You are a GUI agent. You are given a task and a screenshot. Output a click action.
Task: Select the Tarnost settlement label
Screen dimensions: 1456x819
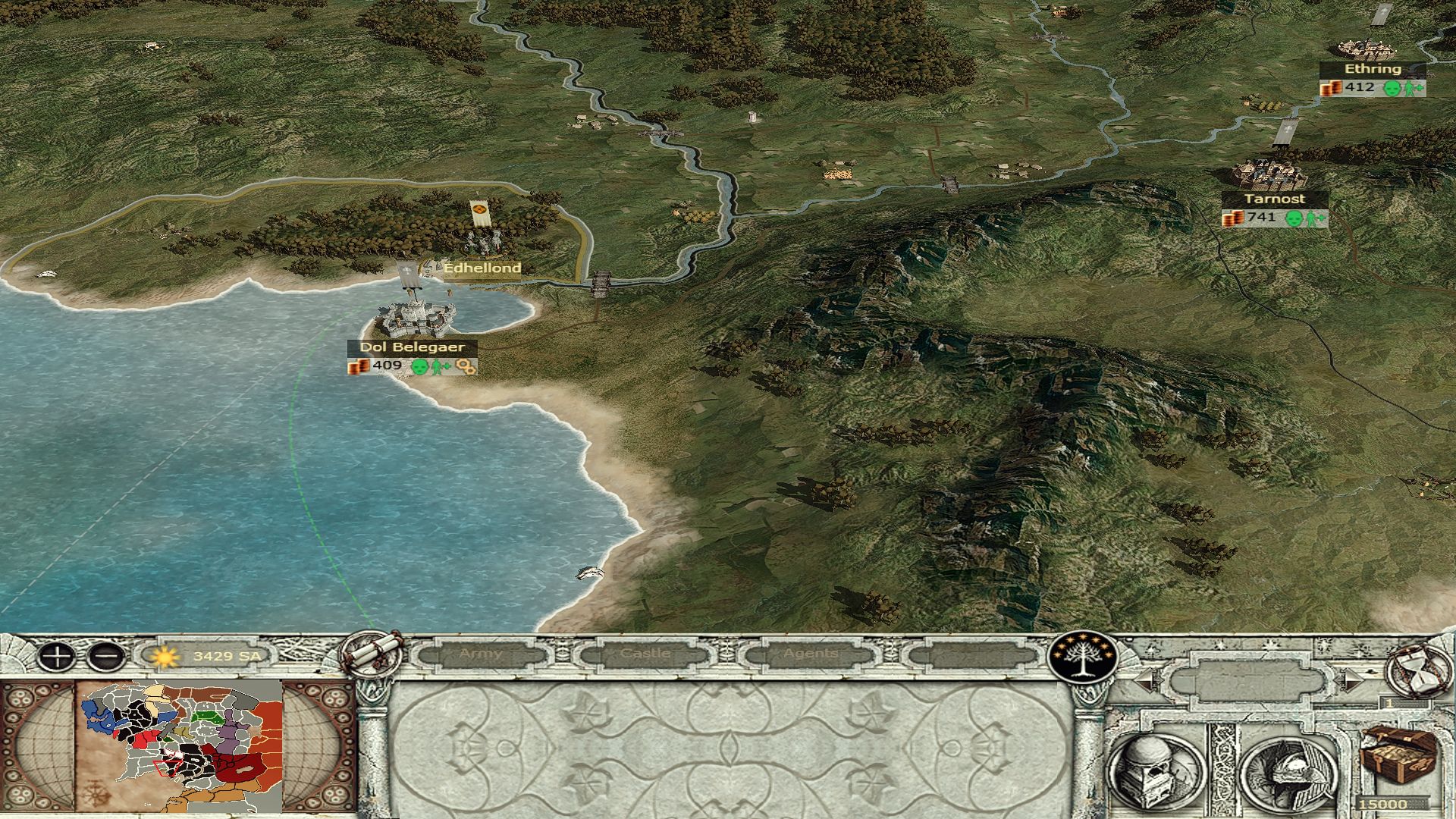tap(1274, 199)
